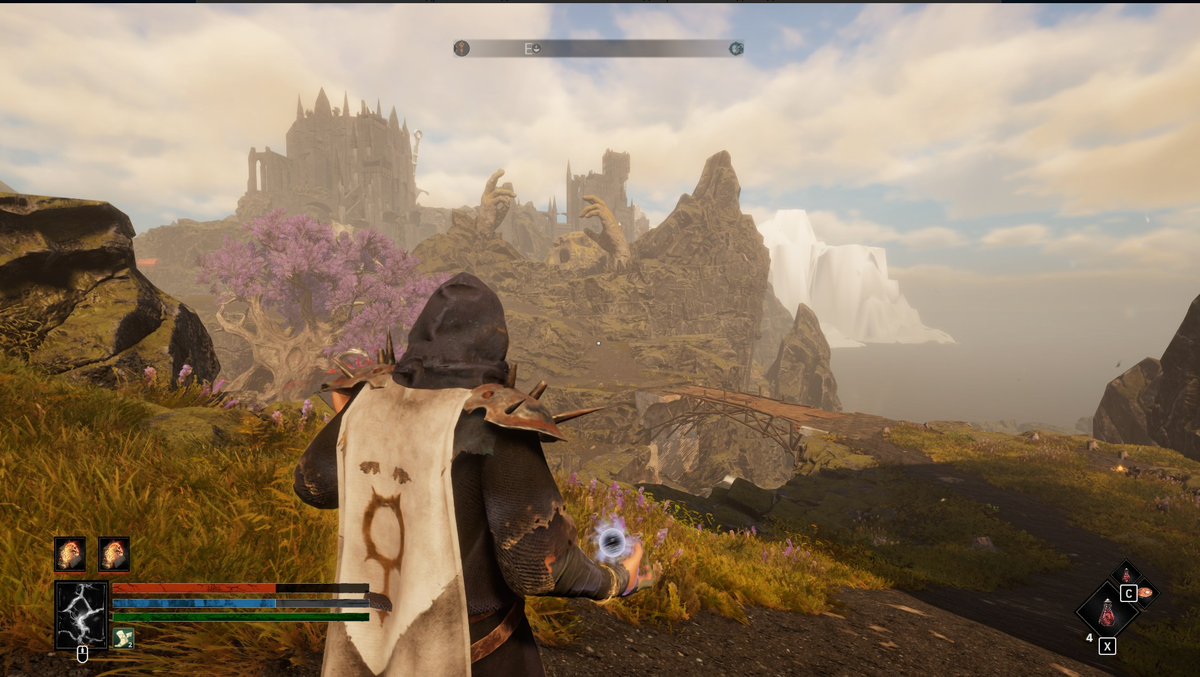1200x677 pixels.
Task: Click the green boot speed buff icon
Action: (x=123, y=638)
